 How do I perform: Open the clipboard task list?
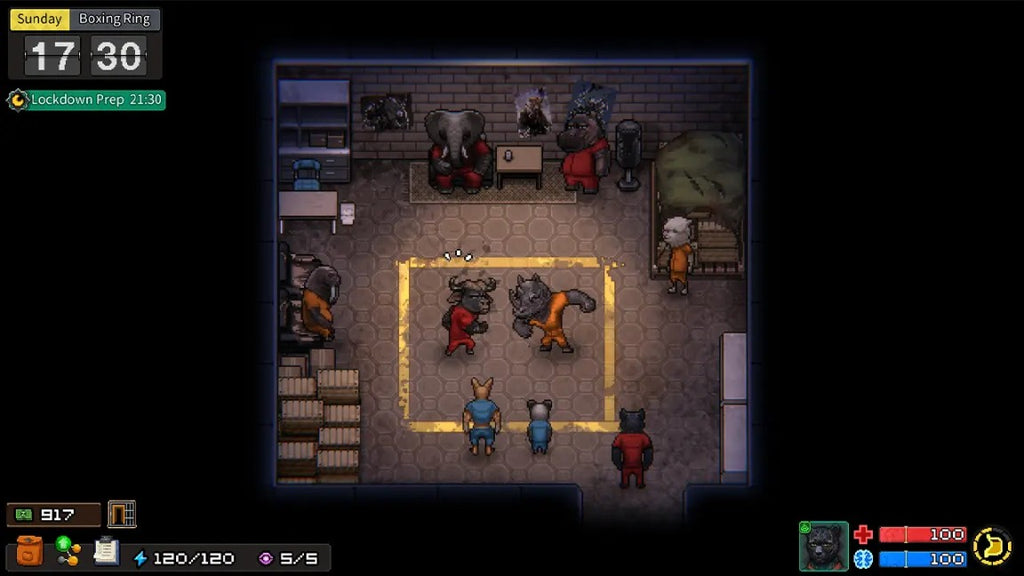[106, 551]
